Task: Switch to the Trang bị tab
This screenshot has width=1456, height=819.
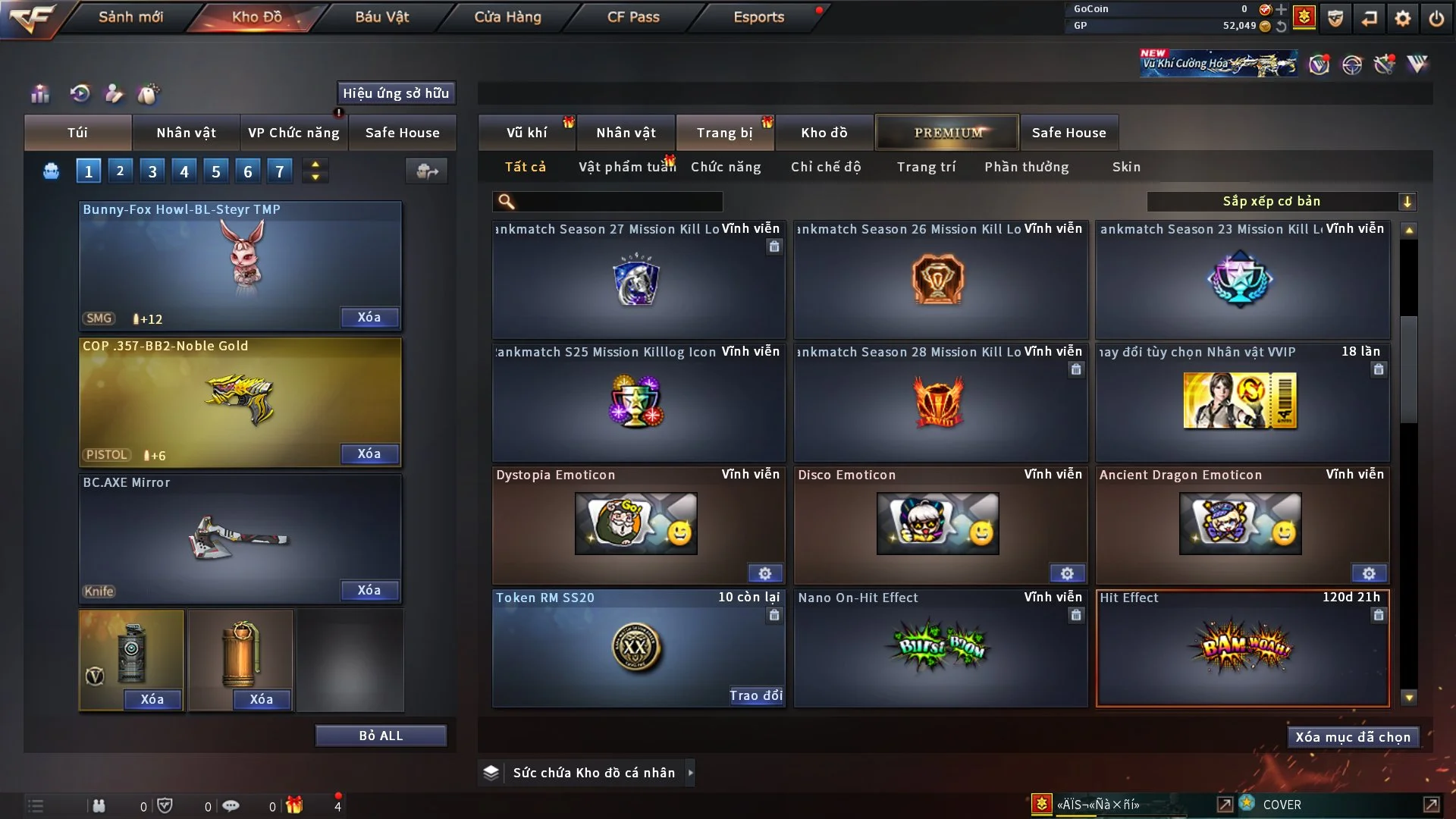Action: coord(724,133)
